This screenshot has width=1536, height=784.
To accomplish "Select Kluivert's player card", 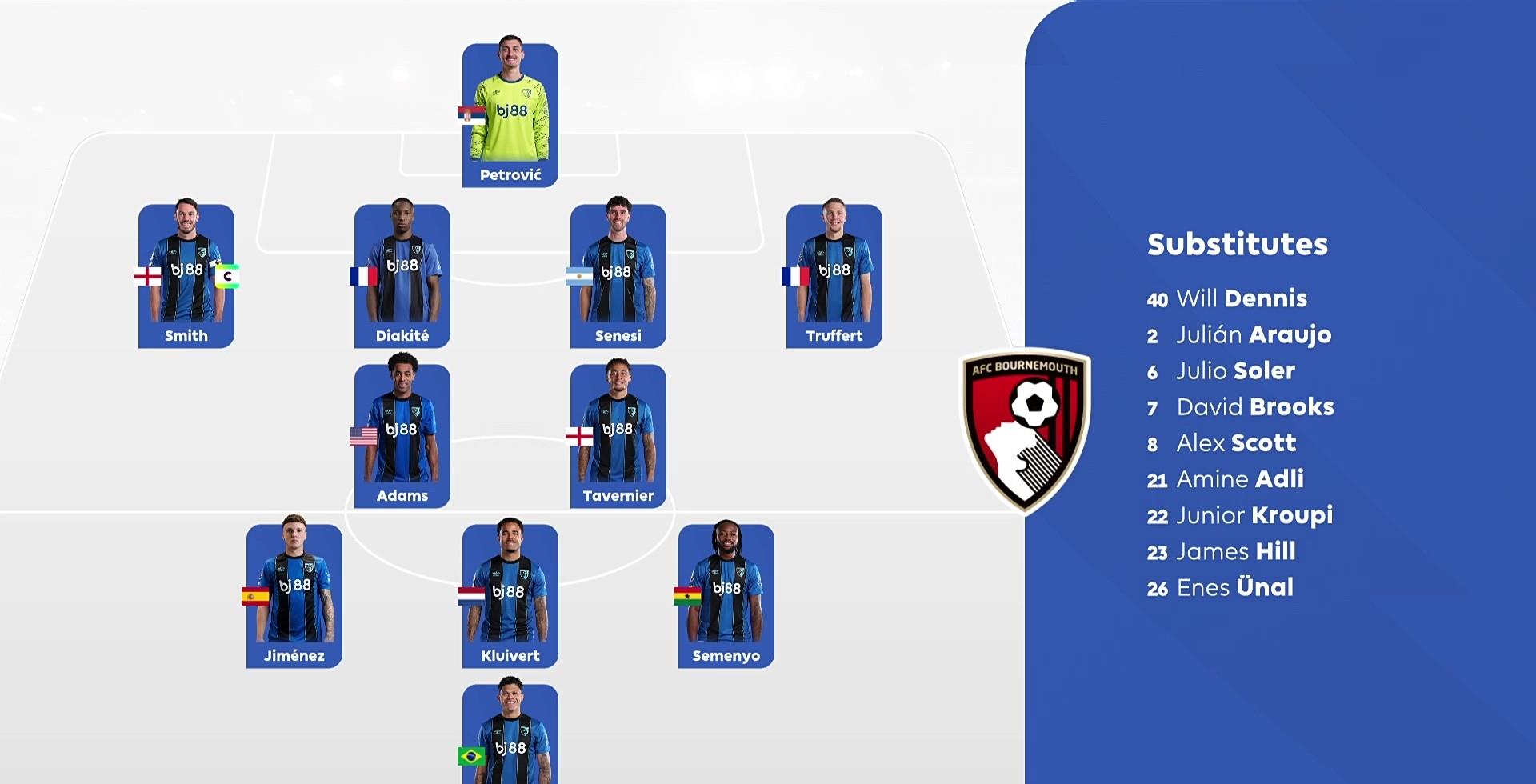I will [x=510, y=596].
